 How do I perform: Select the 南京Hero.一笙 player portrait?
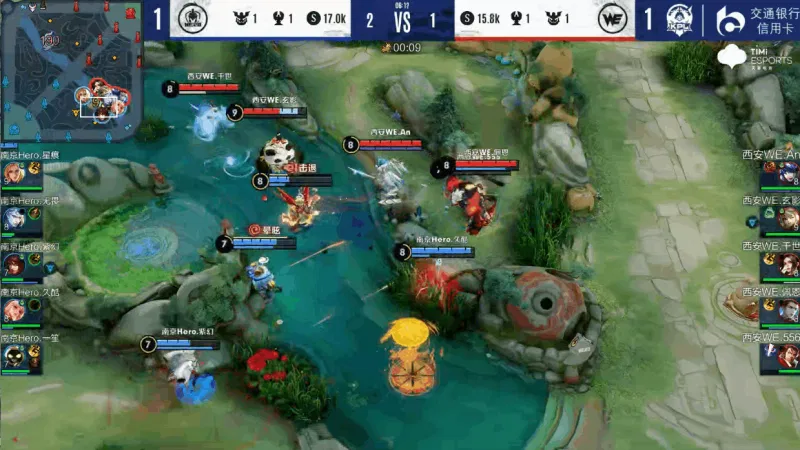pyautogui.click(x=14, y=357)
